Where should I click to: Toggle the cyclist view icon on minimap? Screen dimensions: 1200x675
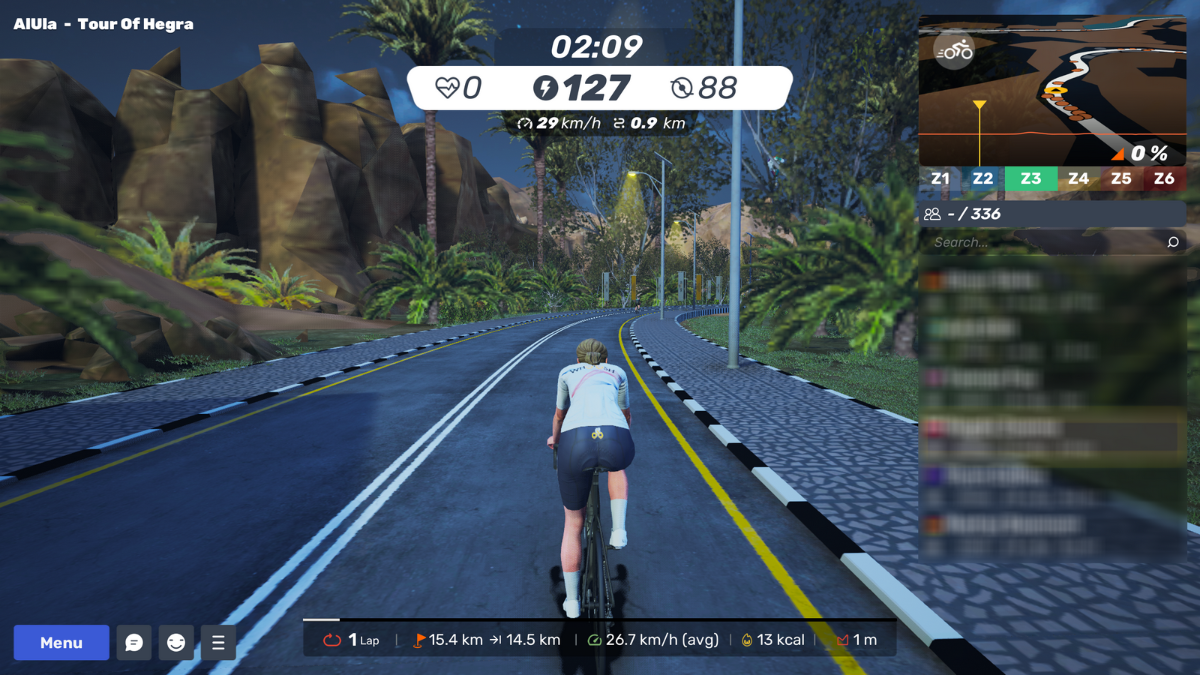tap(955, 50)
